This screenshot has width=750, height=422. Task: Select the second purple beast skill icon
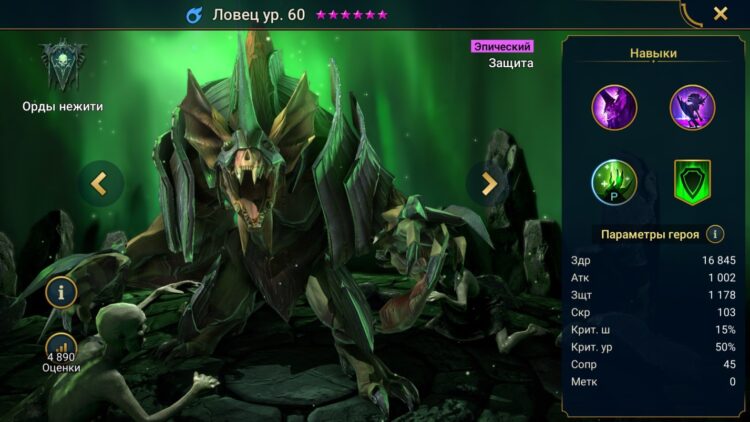[692, 107]
